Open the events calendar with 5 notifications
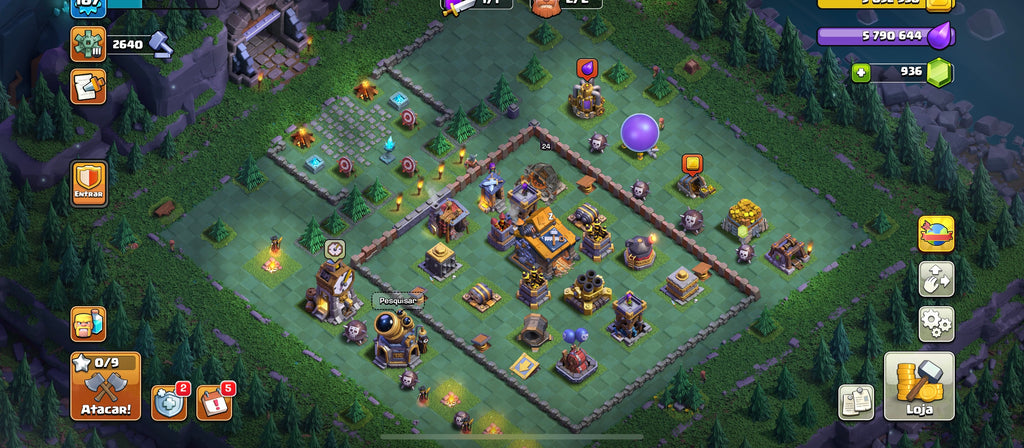 tap(213, 402)
